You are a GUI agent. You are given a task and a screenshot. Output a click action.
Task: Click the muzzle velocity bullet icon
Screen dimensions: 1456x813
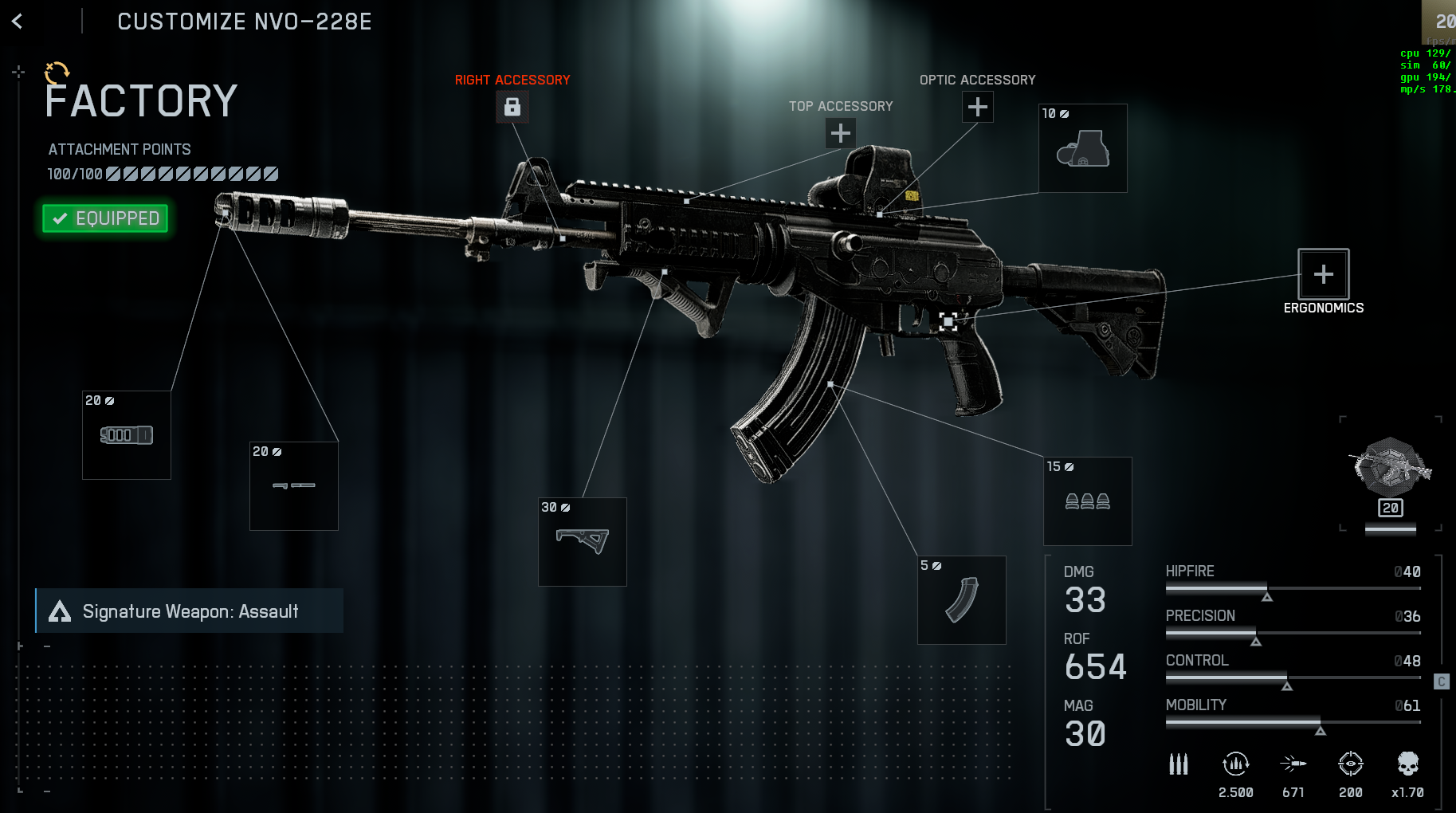[x=1293, y=764]
